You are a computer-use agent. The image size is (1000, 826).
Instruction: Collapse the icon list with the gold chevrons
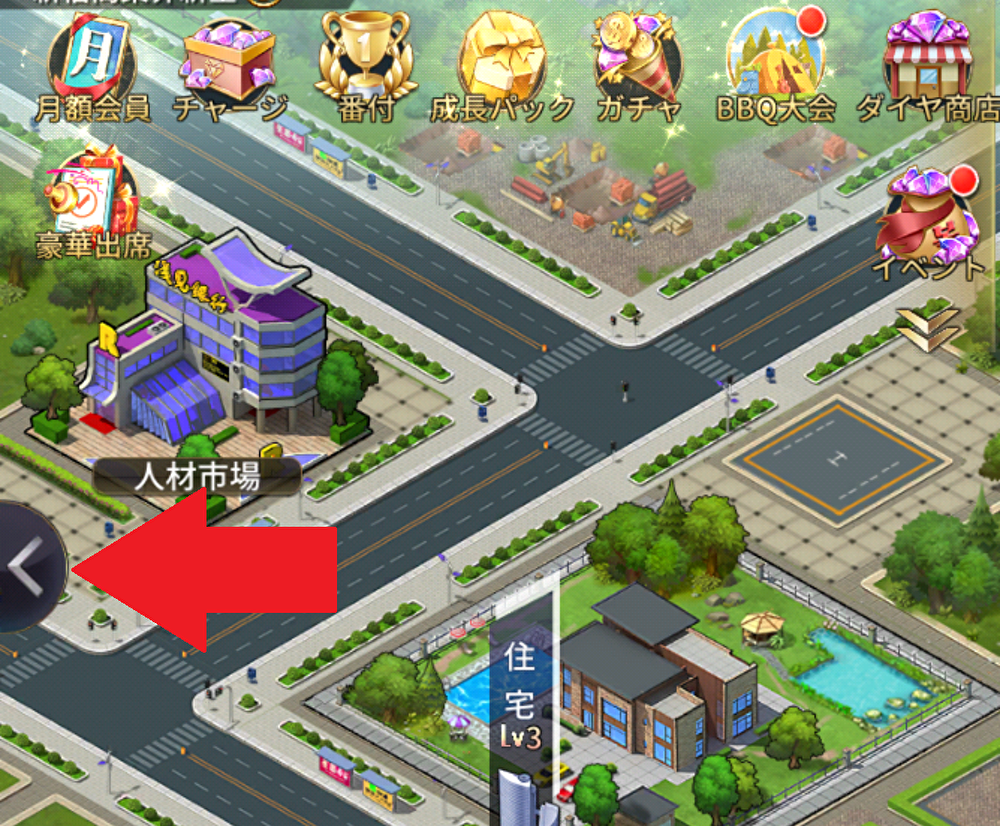pos(928,327)
